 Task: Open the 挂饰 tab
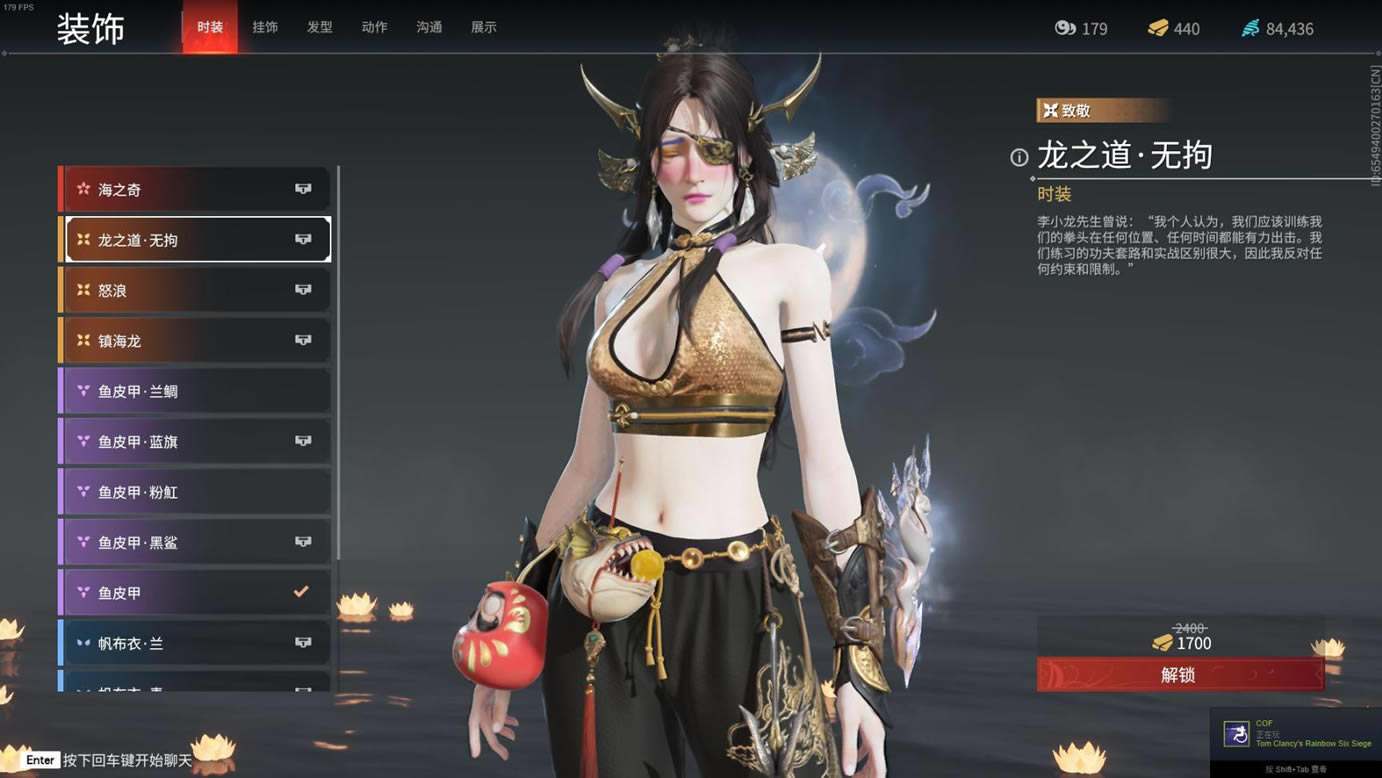[265, 28]
